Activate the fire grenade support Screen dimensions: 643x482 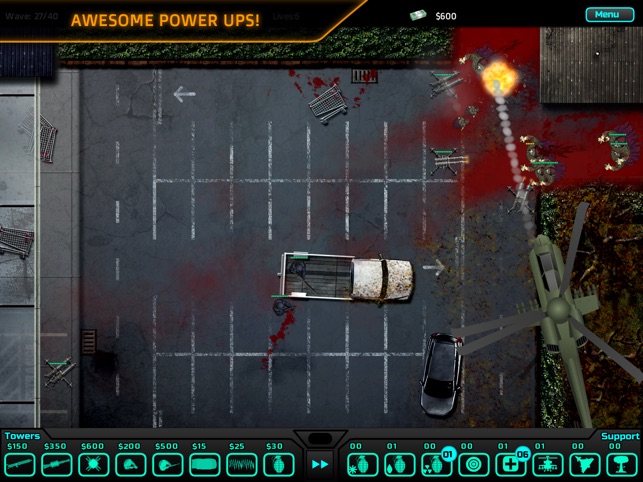coord(399,464)
